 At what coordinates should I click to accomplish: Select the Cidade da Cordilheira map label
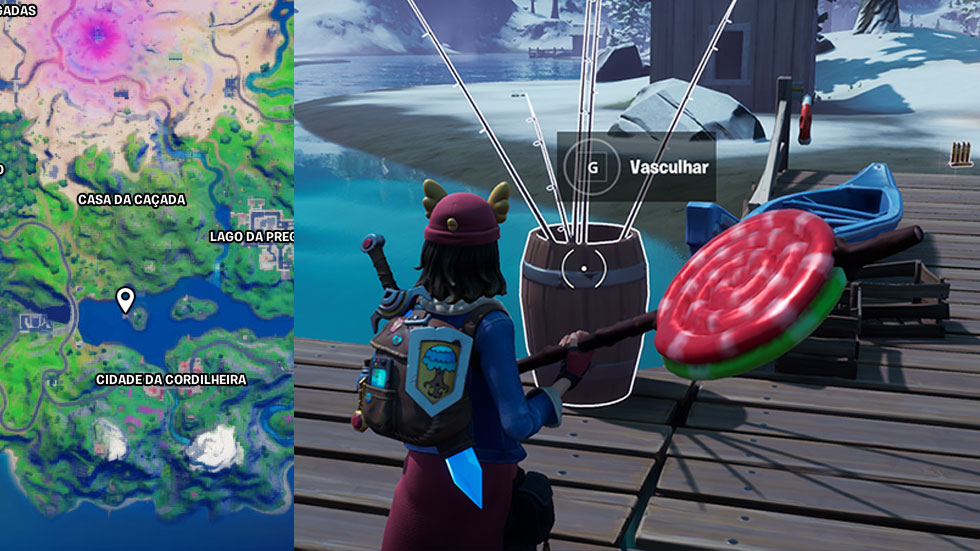coord(171,380)
